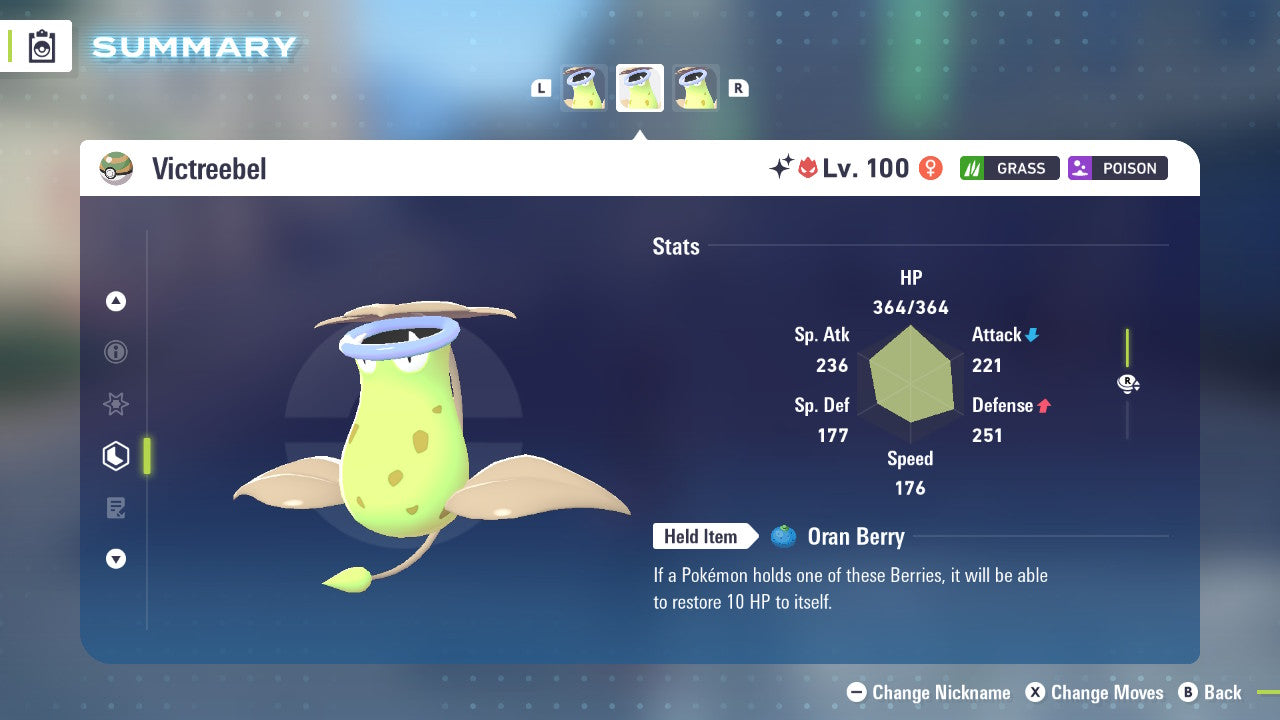Click the shiny sparkle icon near the level
Viewport: 1280px width, 720px height.
783,166
